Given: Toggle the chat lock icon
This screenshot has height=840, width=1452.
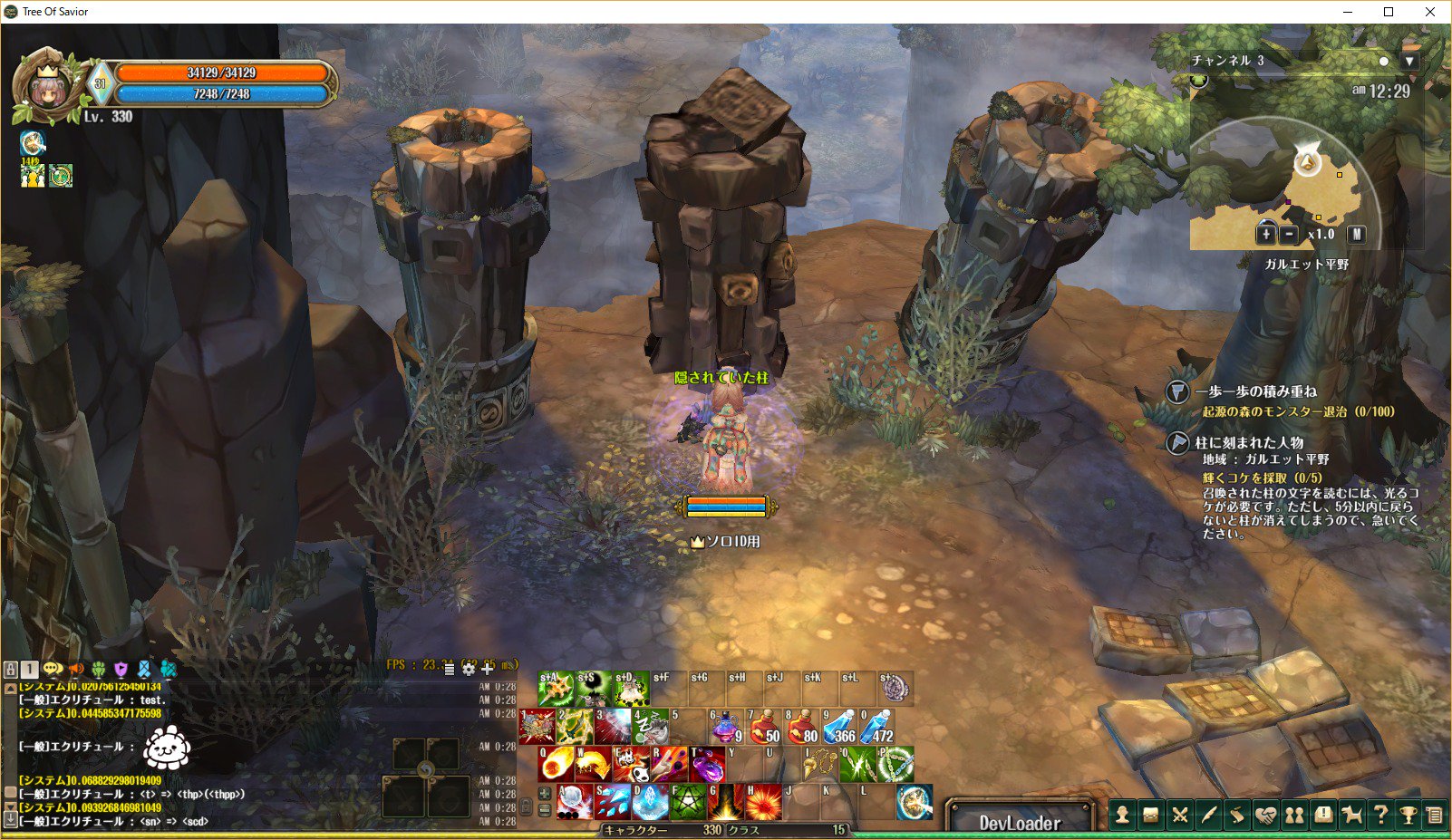Looking at the screenshot, I should (11, 668).
